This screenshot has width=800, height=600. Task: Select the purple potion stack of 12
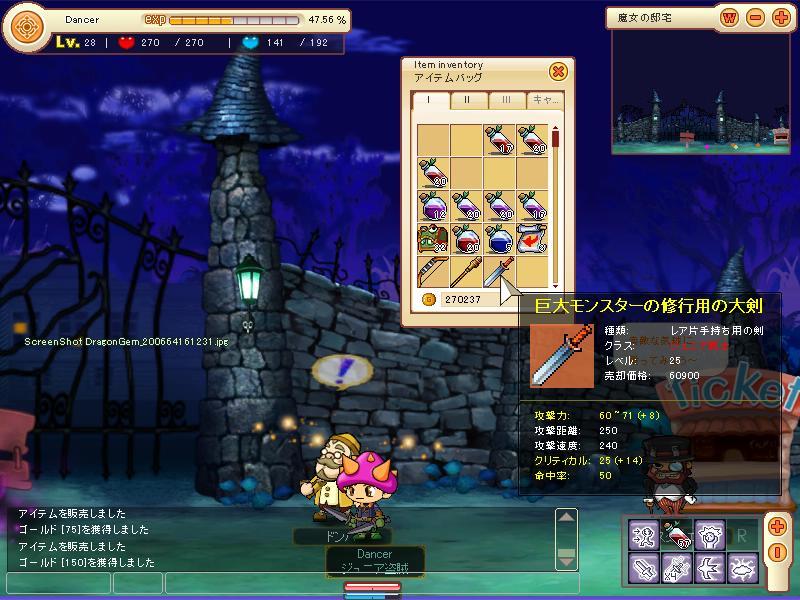click(433, 206)
